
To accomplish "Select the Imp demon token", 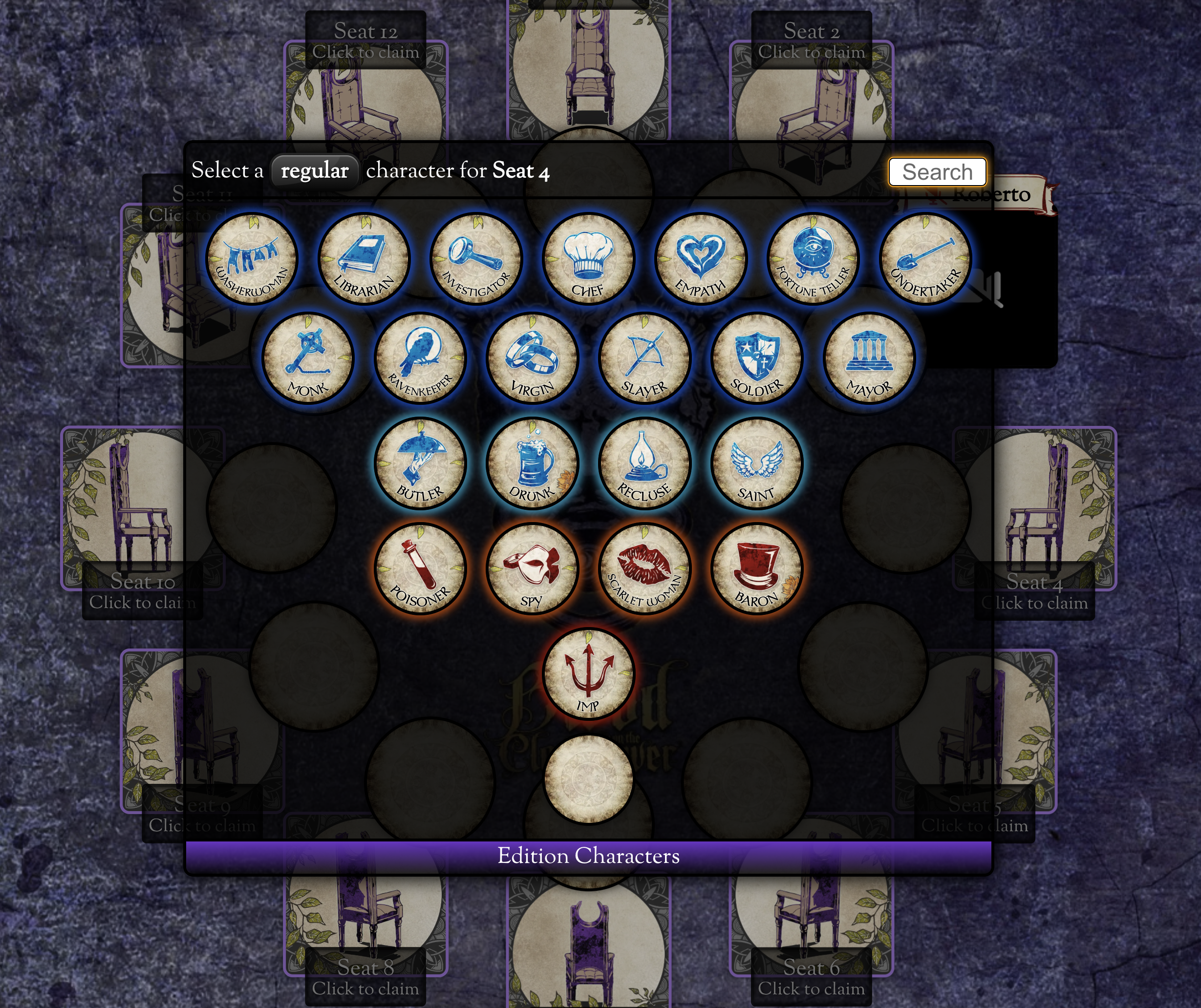I will [x=588, y=673].
